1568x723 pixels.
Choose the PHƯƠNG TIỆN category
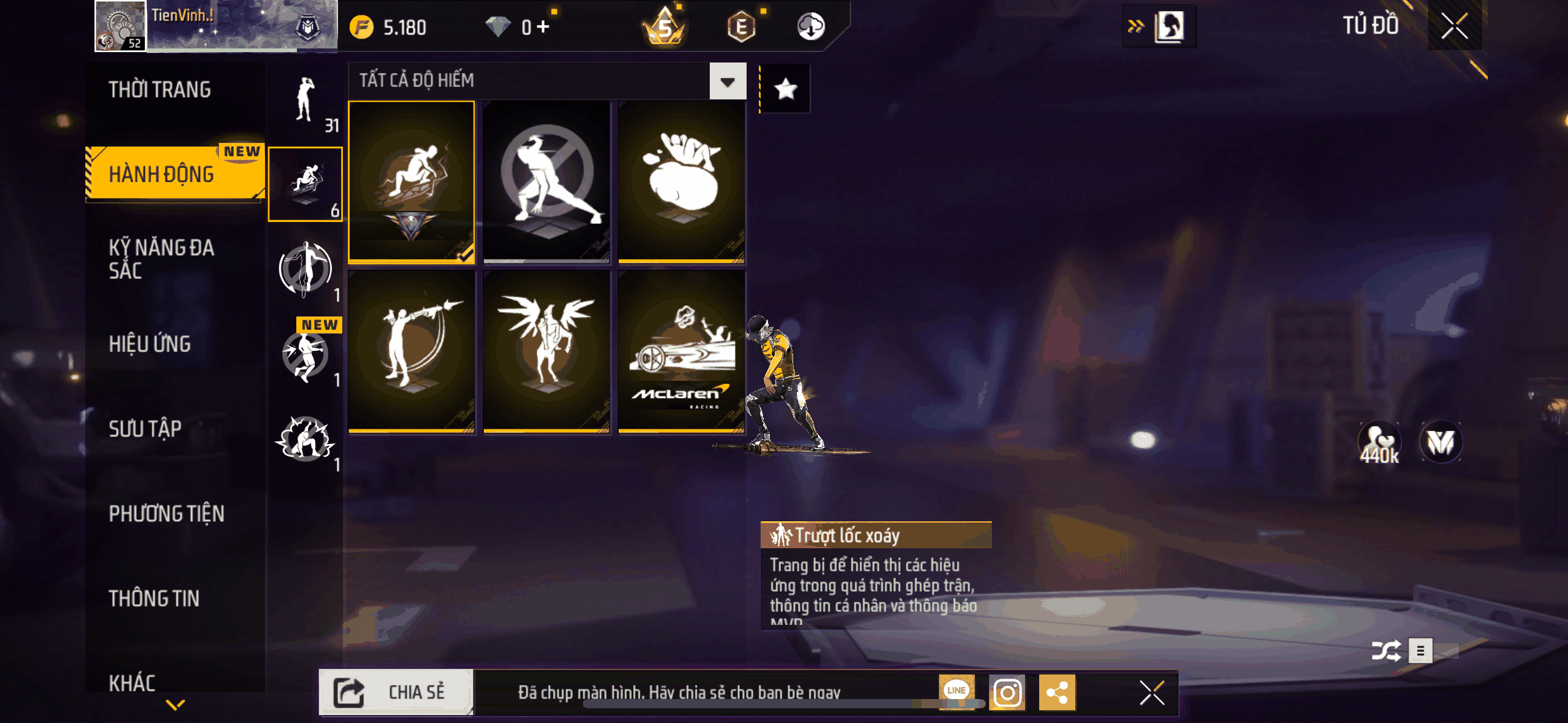[x=166, y=513]
